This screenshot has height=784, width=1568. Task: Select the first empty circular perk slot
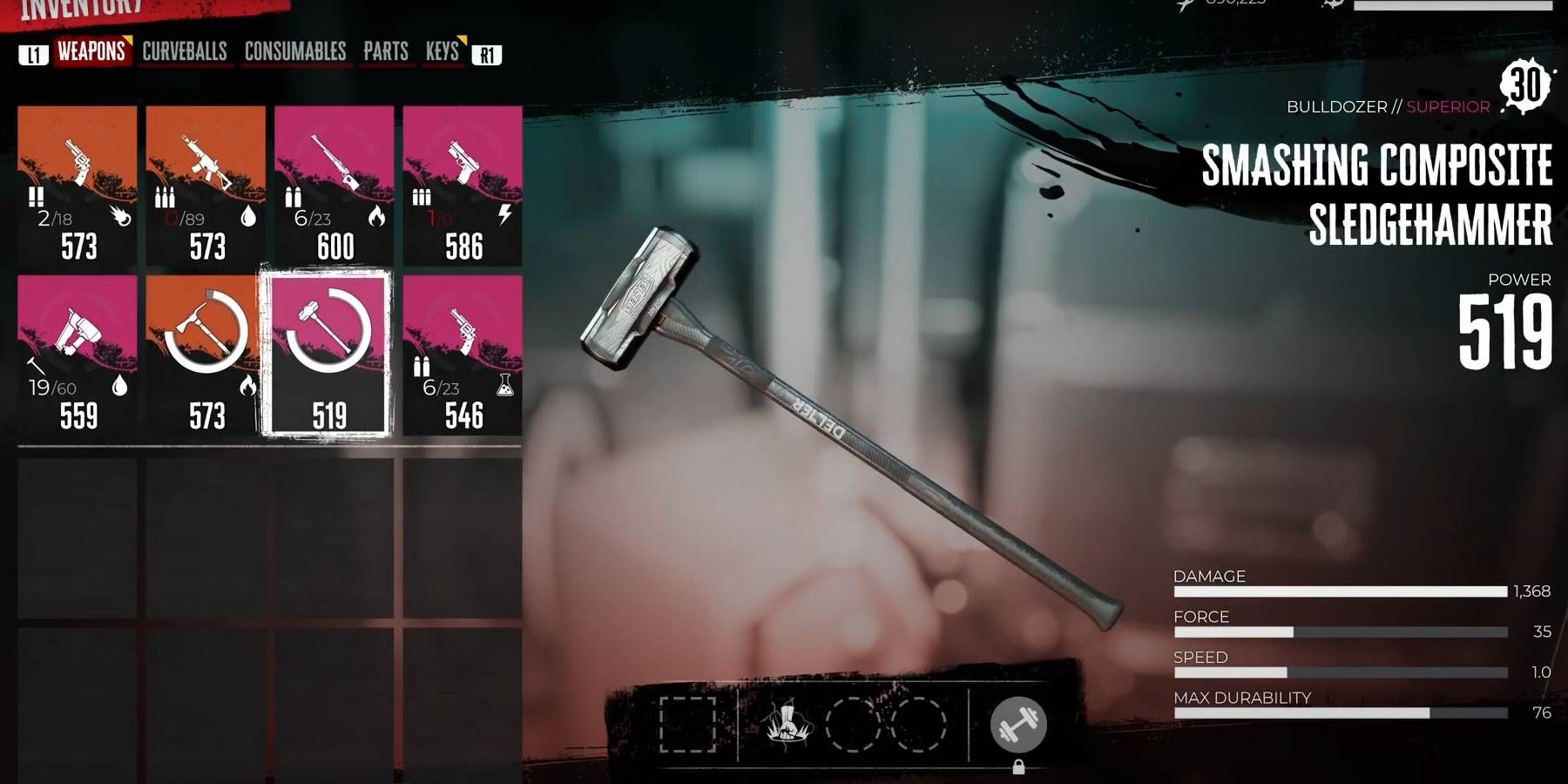coord(852,727)
